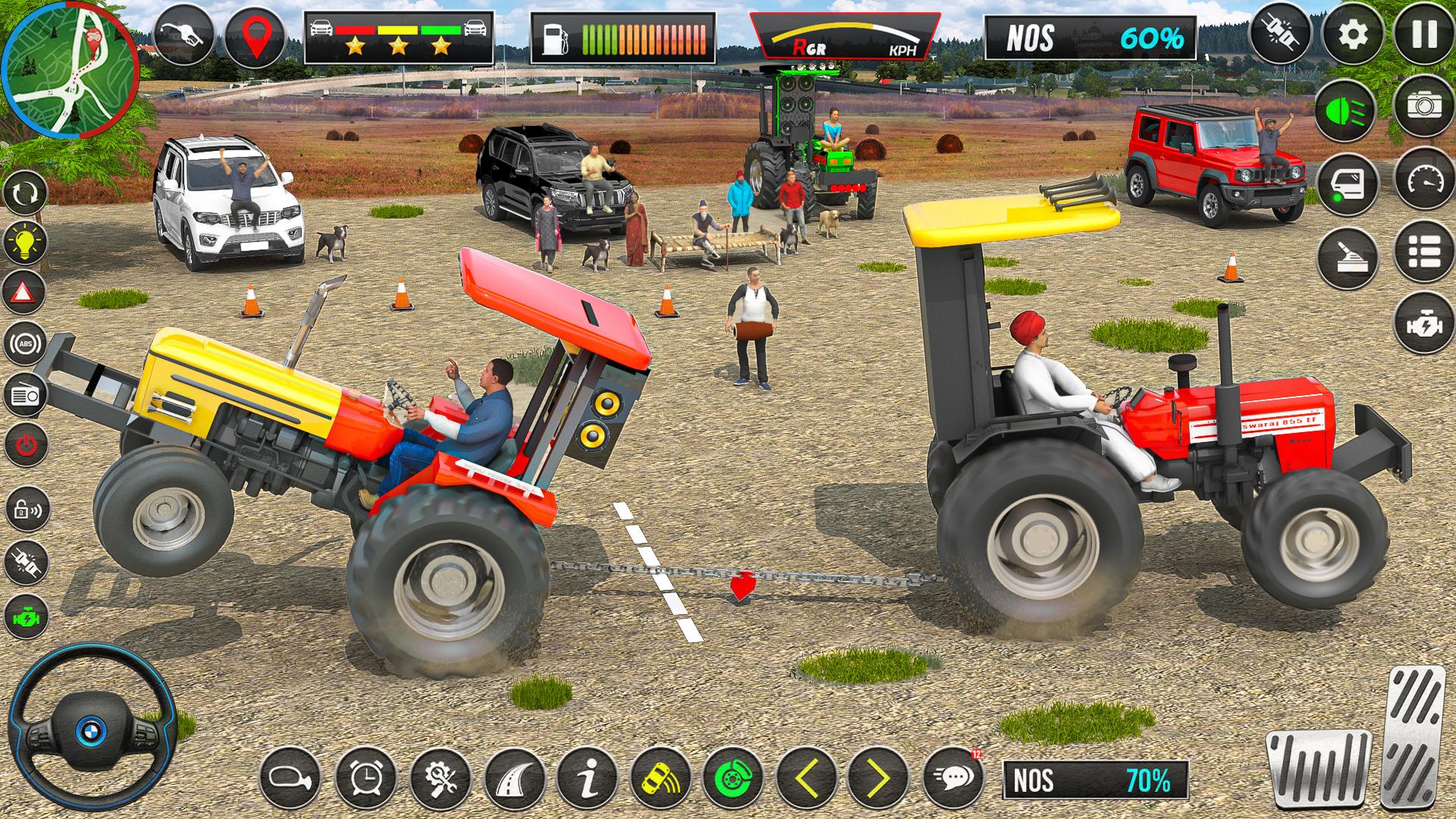This screenshot has width=1456, height=819.
Task: Open the list menu icon
Action: (x=1423, y=252)
